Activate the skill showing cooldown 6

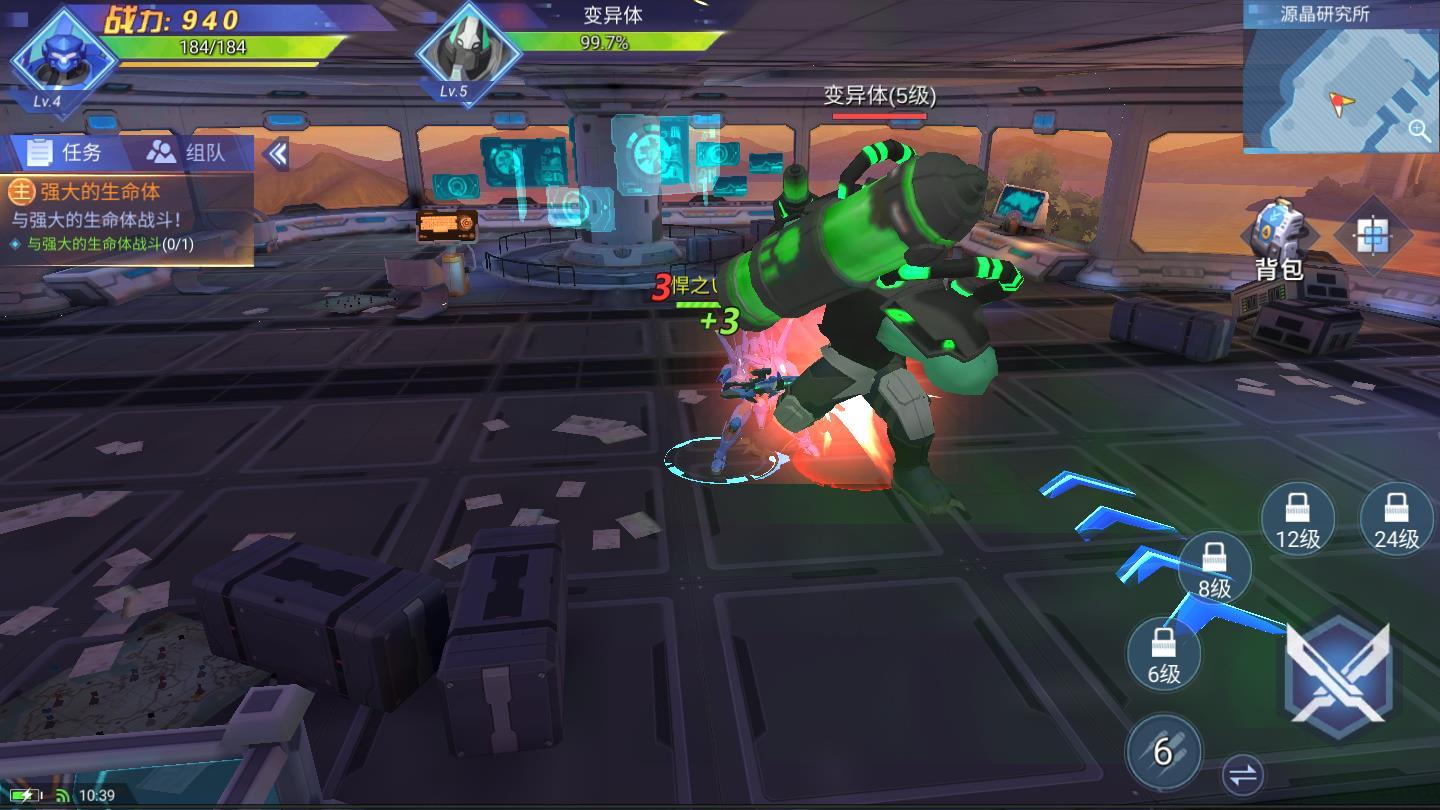(1163, 752)
